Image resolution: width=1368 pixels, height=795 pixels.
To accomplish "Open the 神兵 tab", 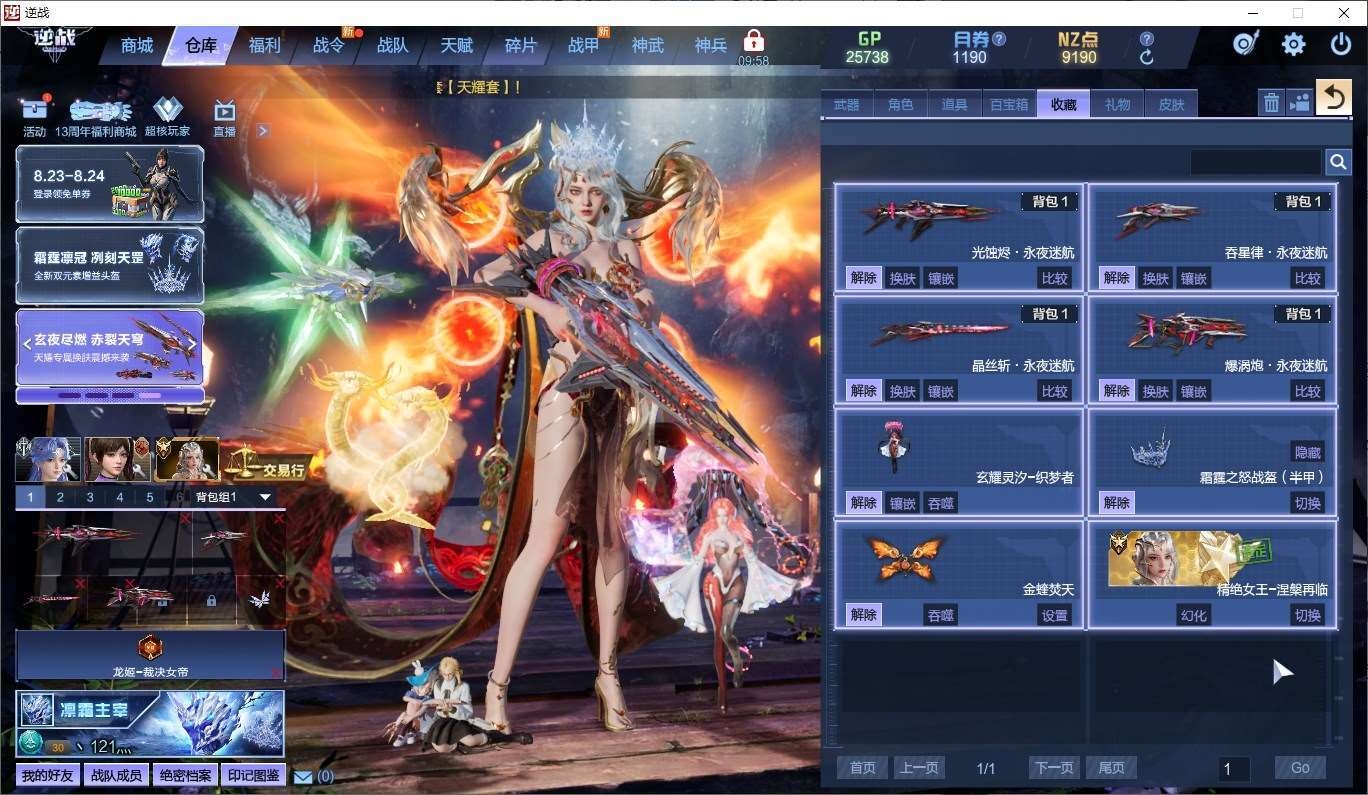I will (x=711, y=46).
